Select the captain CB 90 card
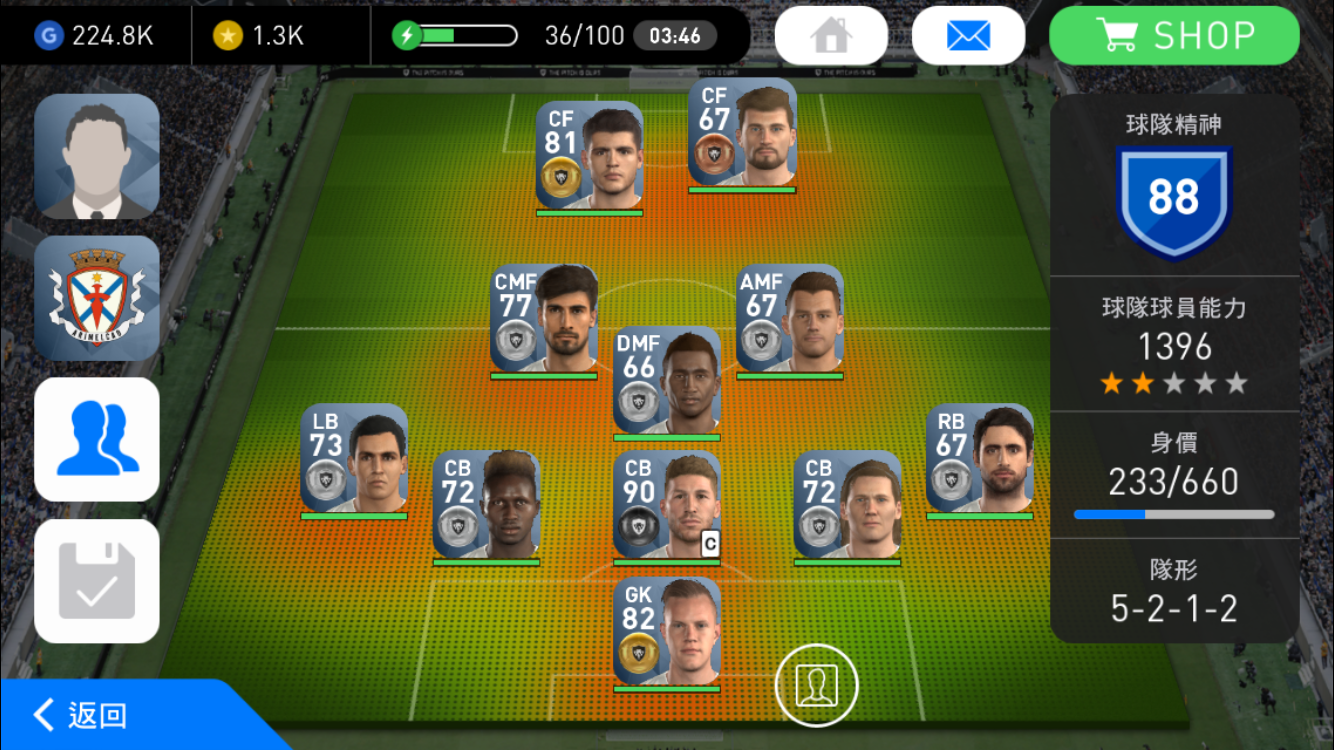 pyautogui.click(x=666, y=505)
